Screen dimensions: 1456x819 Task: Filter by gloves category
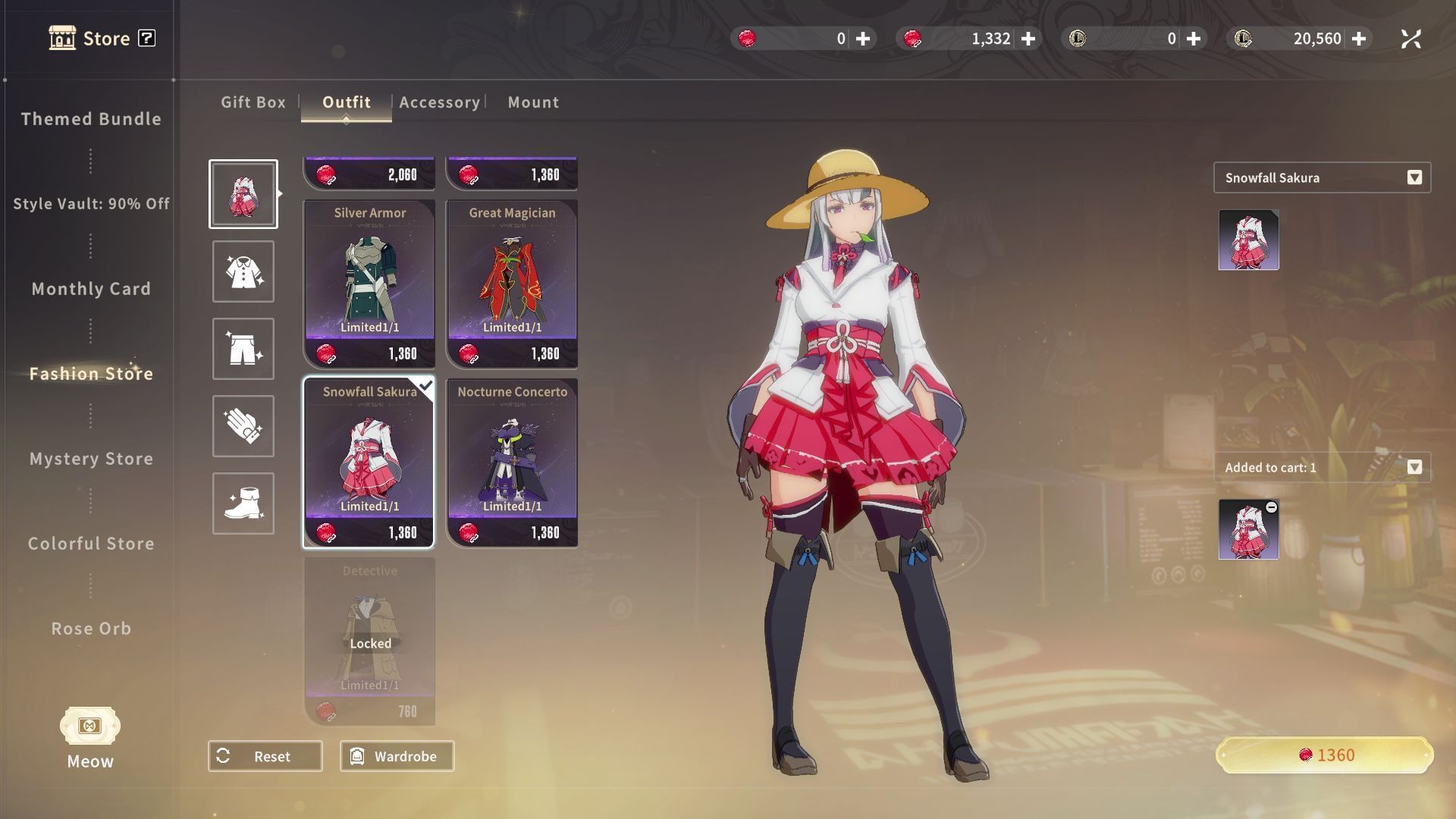click(x=243, y=426)
